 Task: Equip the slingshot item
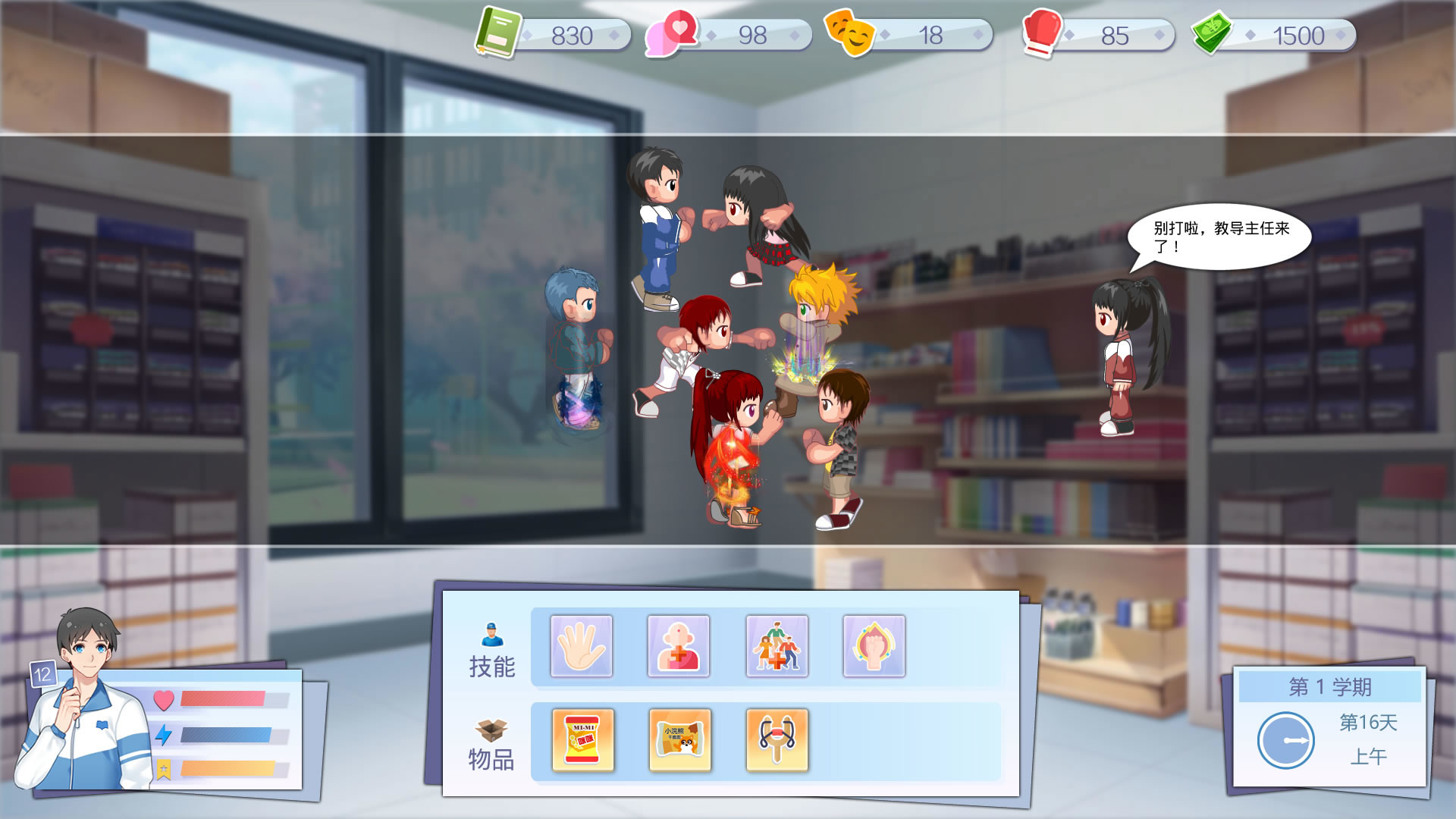click(777, 740)
